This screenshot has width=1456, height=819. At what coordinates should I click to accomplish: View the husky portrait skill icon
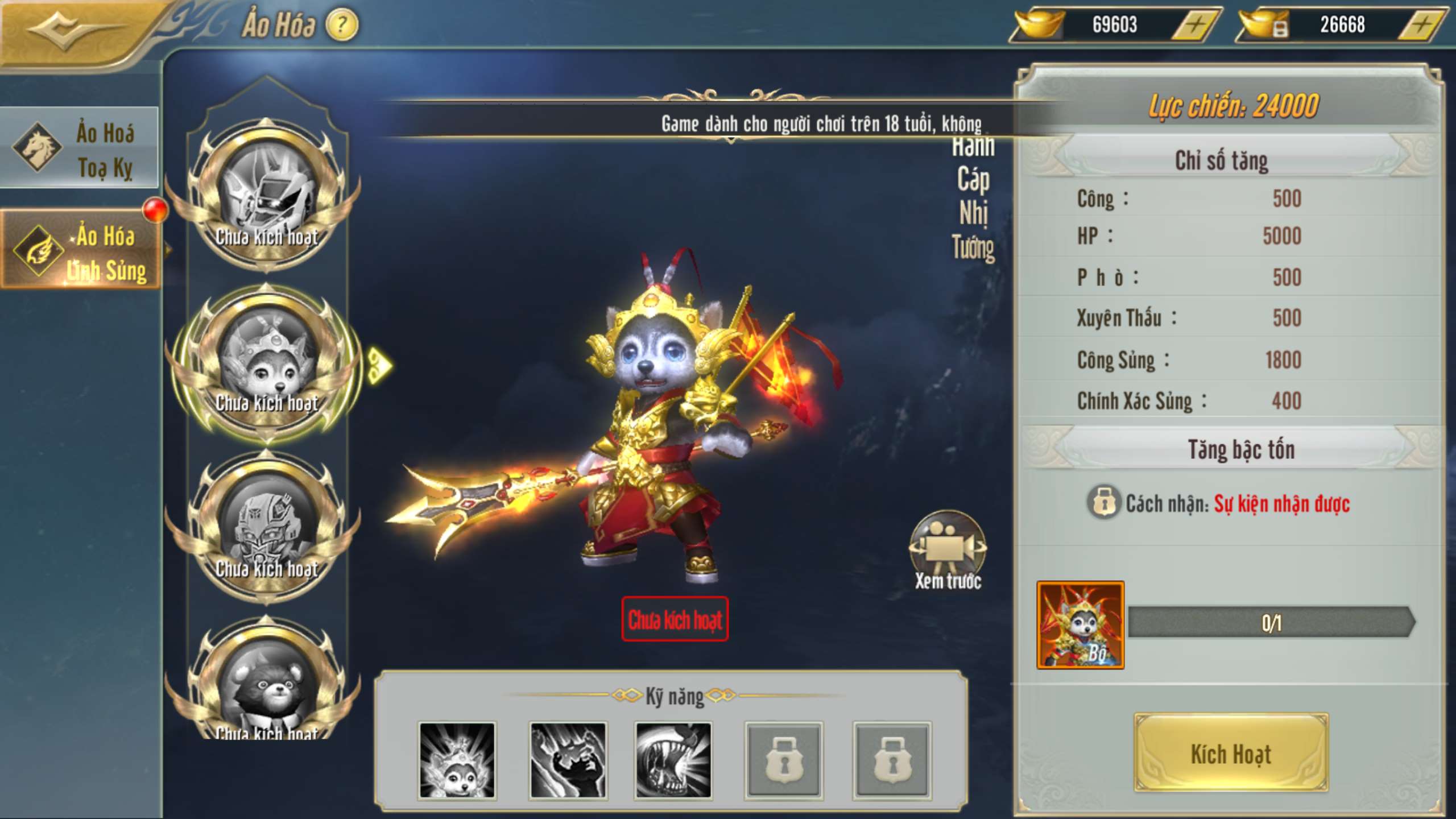457,760
